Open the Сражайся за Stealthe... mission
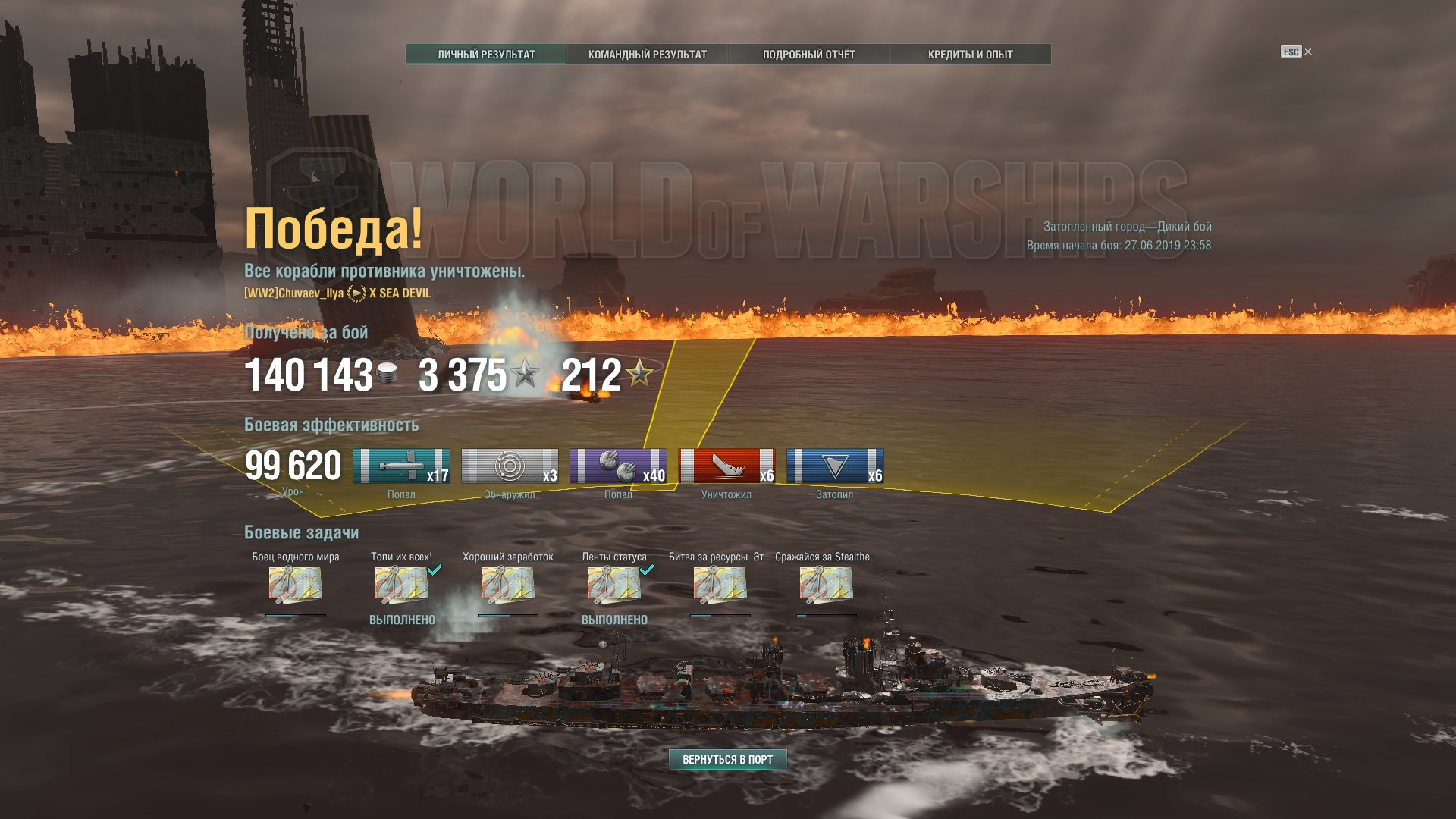This screenshot has width=1456, height=819. click(826, 585)
